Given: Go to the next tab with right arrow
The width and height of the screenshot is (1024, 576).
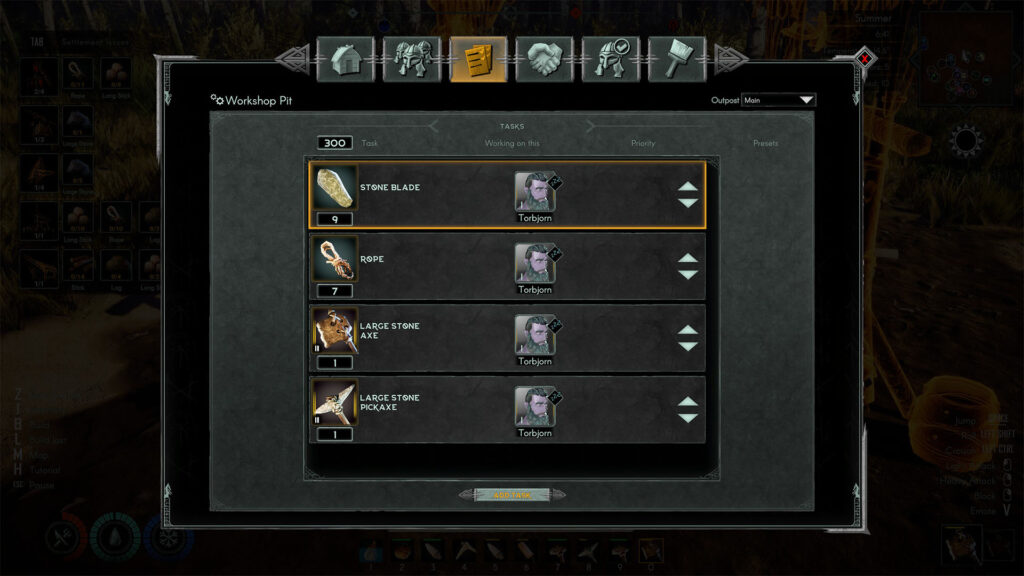Looking at the screenshot, I should (729, 59).
